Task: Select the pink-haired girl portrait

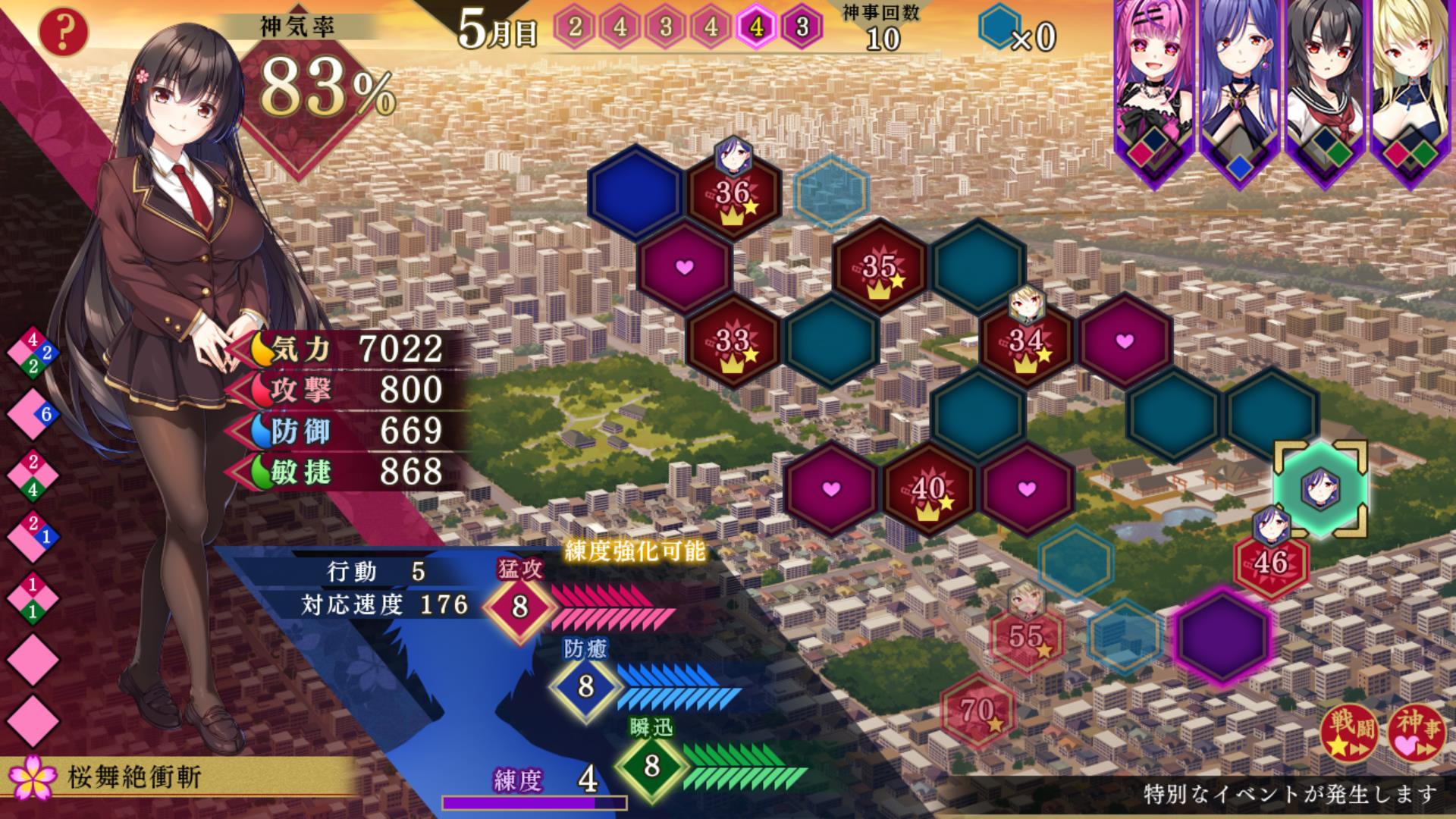Action: pos(1153,83)
